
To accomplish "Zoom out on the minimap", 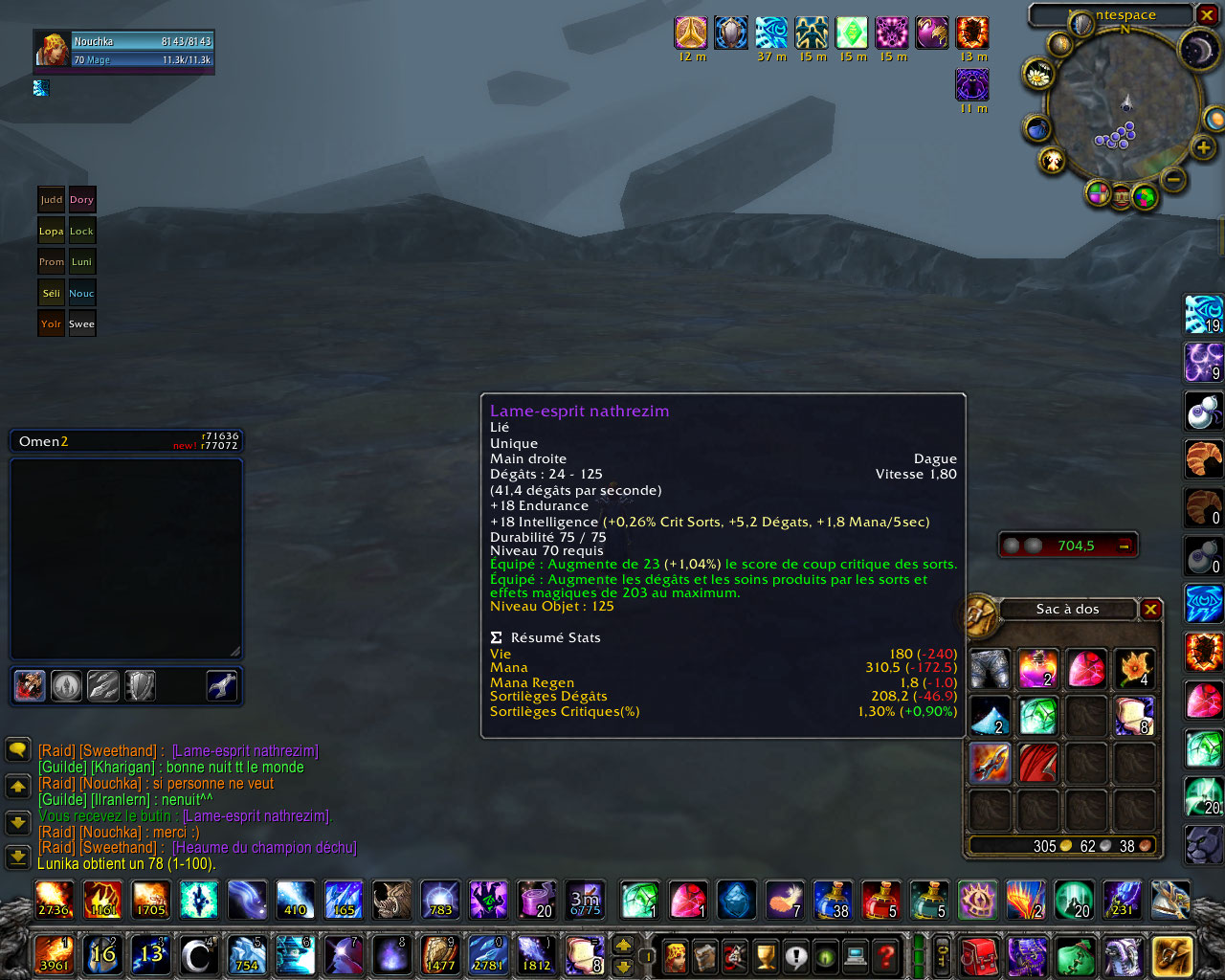I will pyautogui.click(x=1173, y=179).
